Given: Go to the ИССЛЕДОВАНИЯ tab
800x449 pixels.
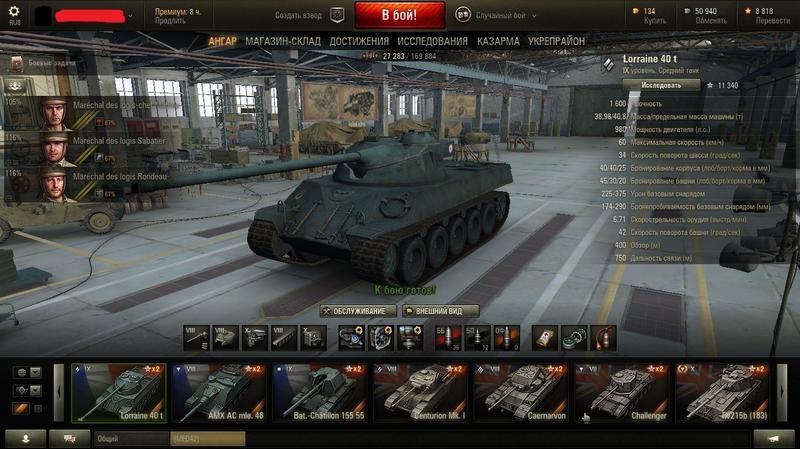Looking at the screenshot, I should [432, 41].
